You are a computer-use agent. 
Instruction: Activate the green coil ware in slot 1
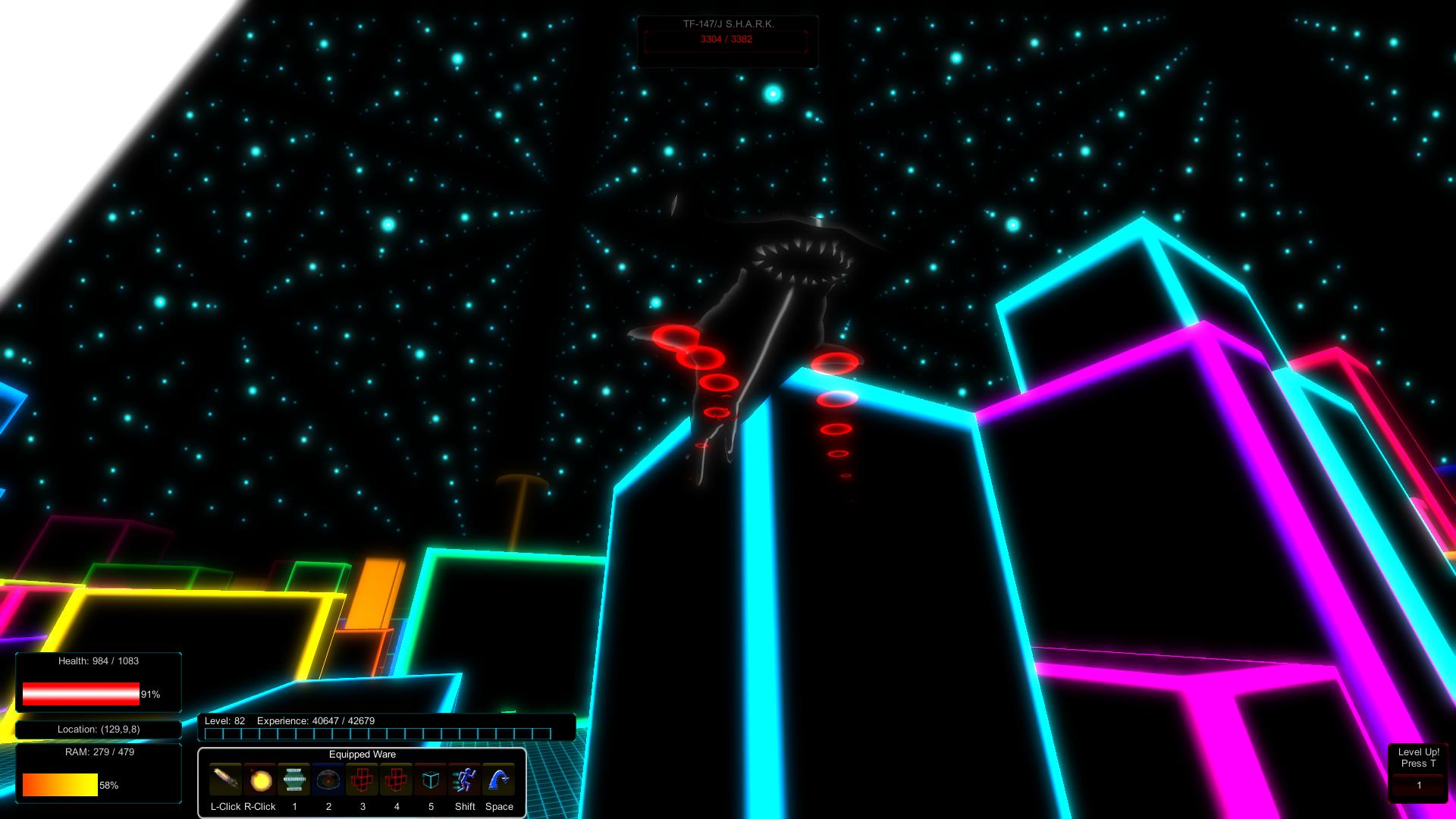294,780
